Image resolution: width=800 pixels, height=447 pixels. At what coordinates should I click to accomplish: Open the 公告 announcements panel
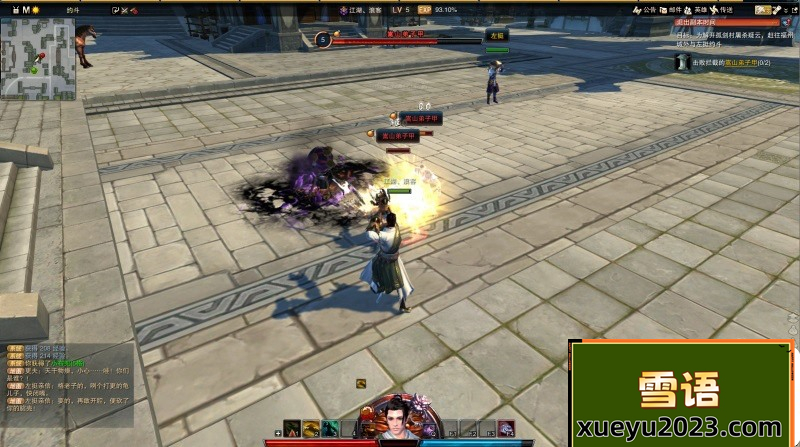[643, 10]
